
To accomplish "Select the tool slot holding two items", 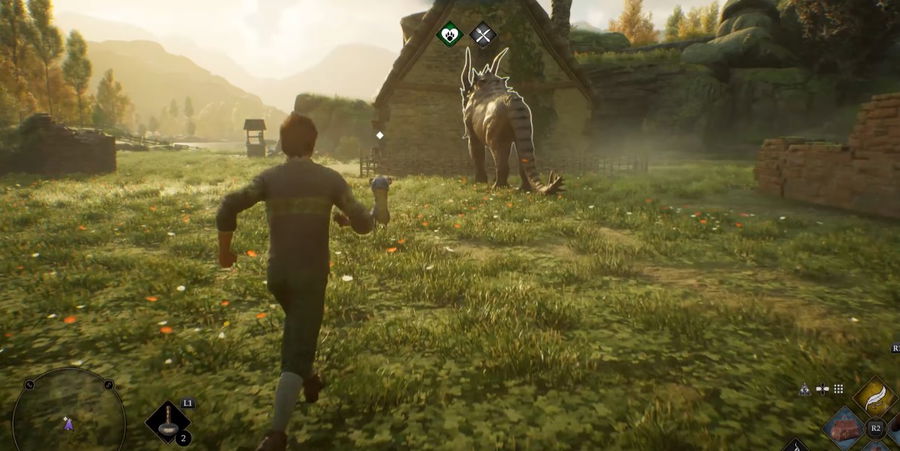I will [x=168, y=422].
